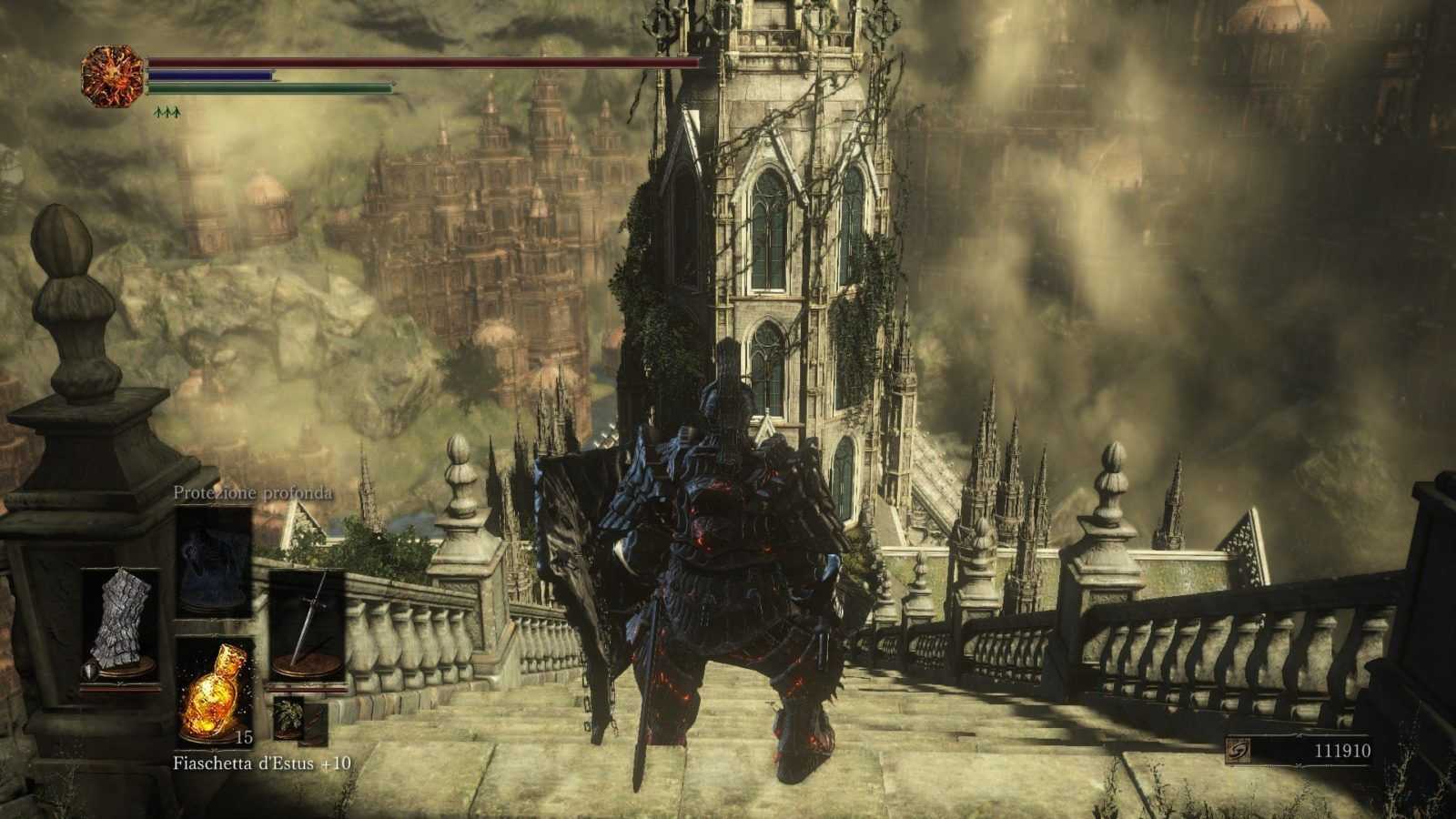Click the left-hand stone shield slot
Viewport: 1456px width, 819px height.
coord(121,626)
